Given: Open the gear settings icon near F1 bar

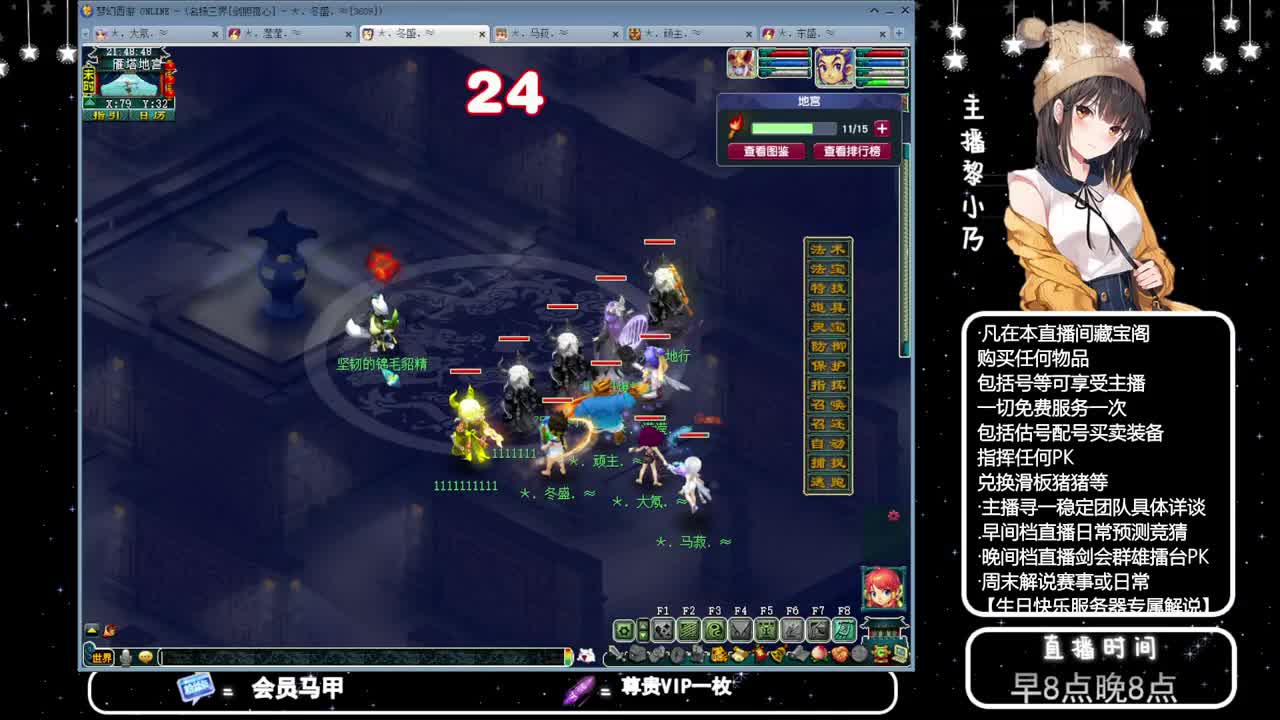Looking at the screenshot, I should click(x=624, y=630).
